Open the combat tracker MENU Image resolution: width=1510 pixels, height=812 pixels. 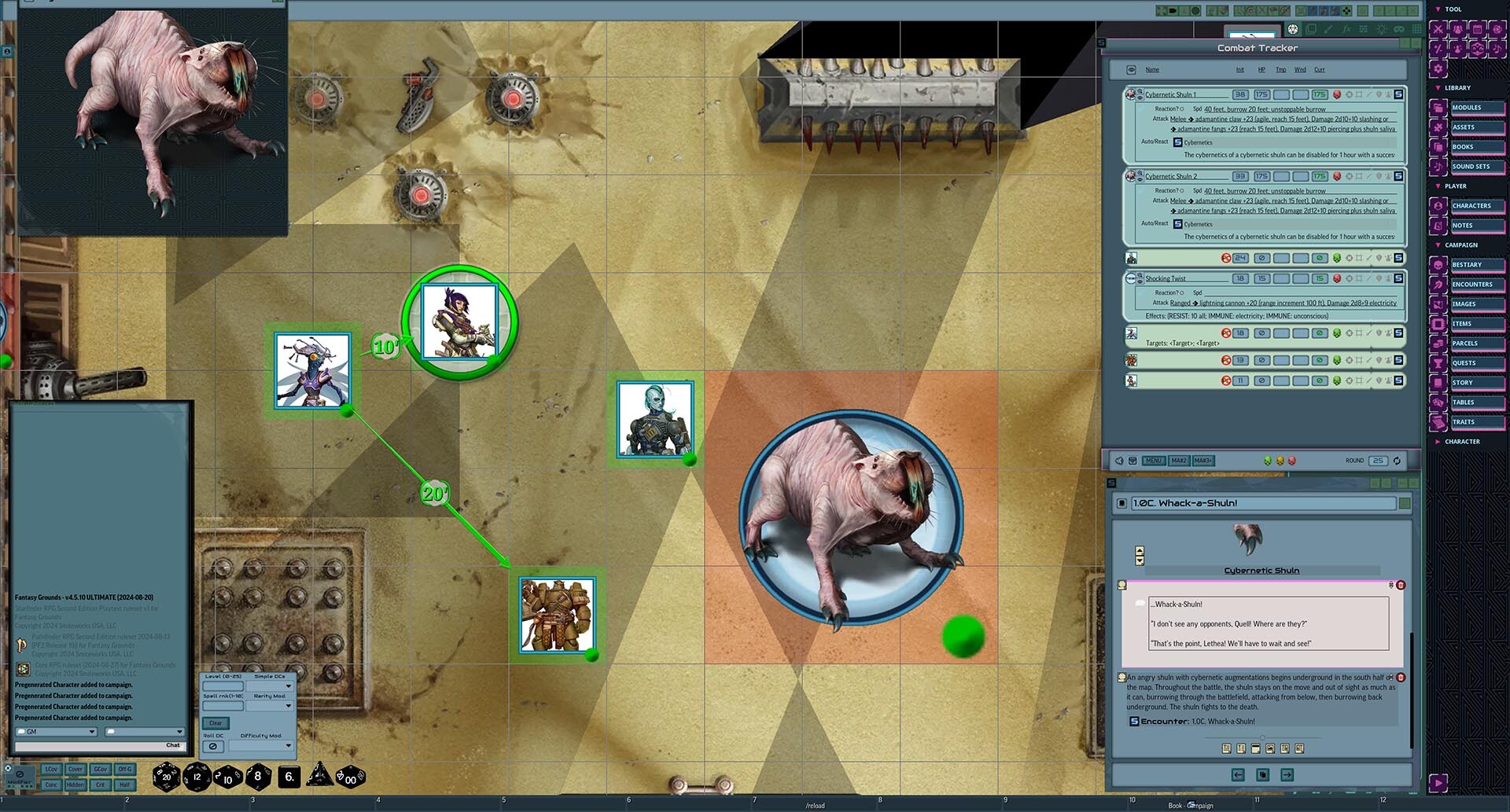click(x=1154, y=461)
